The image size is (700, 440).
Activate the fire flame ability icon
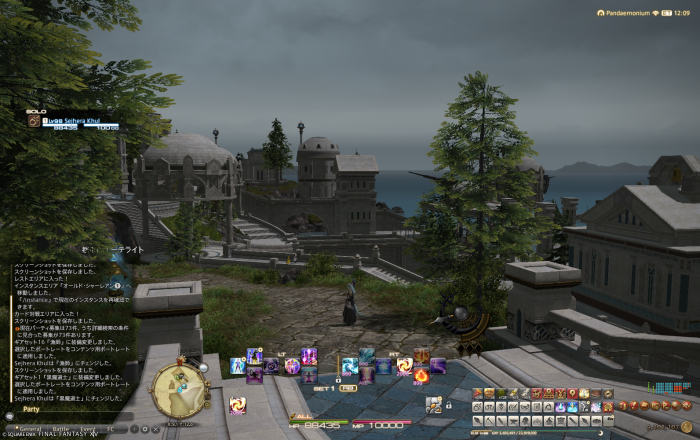pos(422,376)
